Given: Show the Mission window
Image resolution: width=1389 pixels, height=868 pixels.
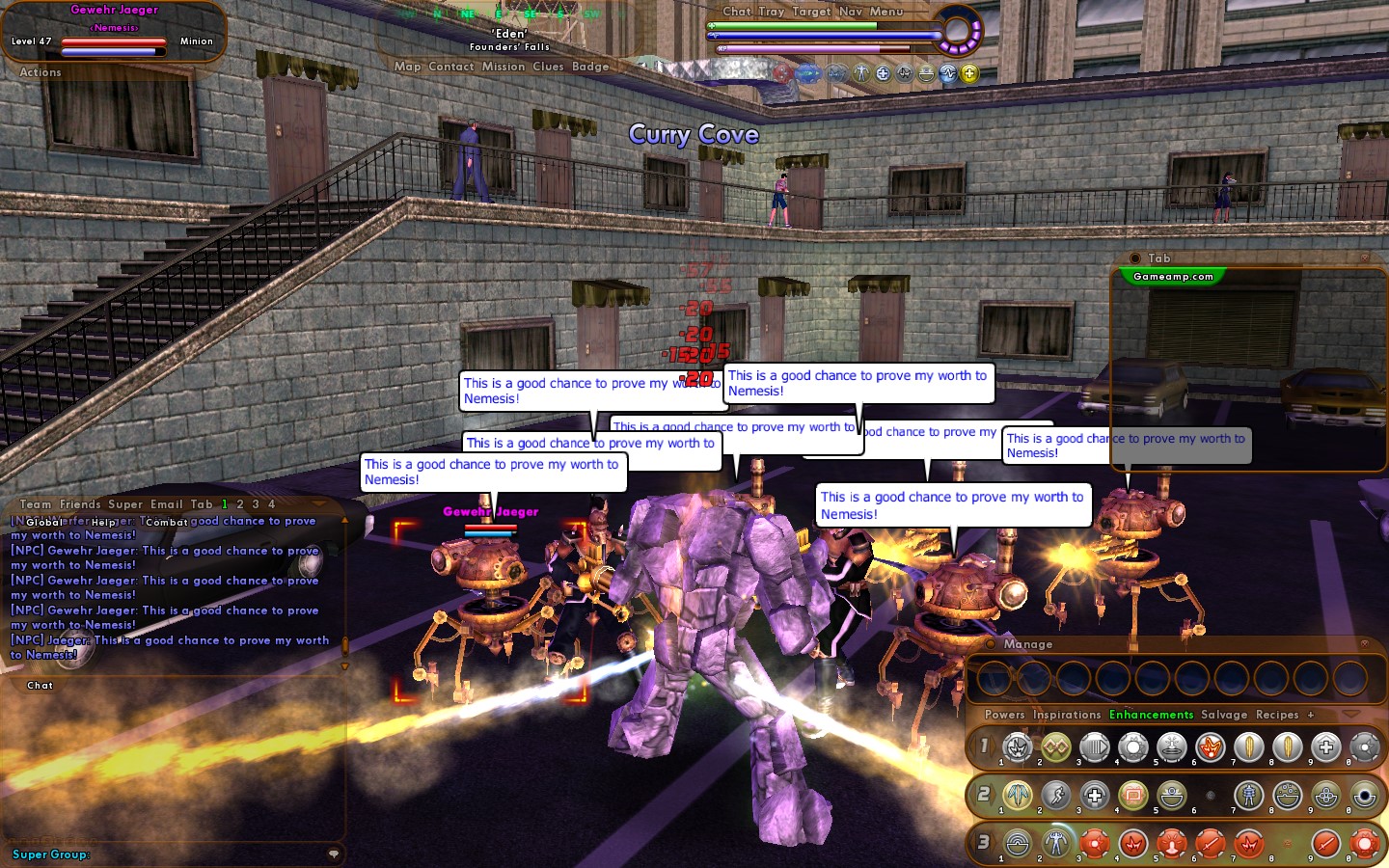Looking at the screenshot, I should click(504, 67).
